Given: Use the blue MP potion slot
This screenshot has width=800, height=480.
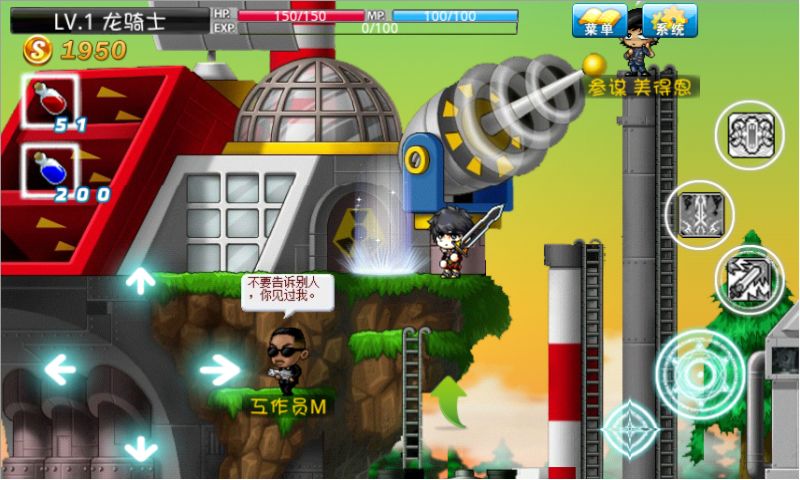Looking at the screenshot, I should [50, 172].
